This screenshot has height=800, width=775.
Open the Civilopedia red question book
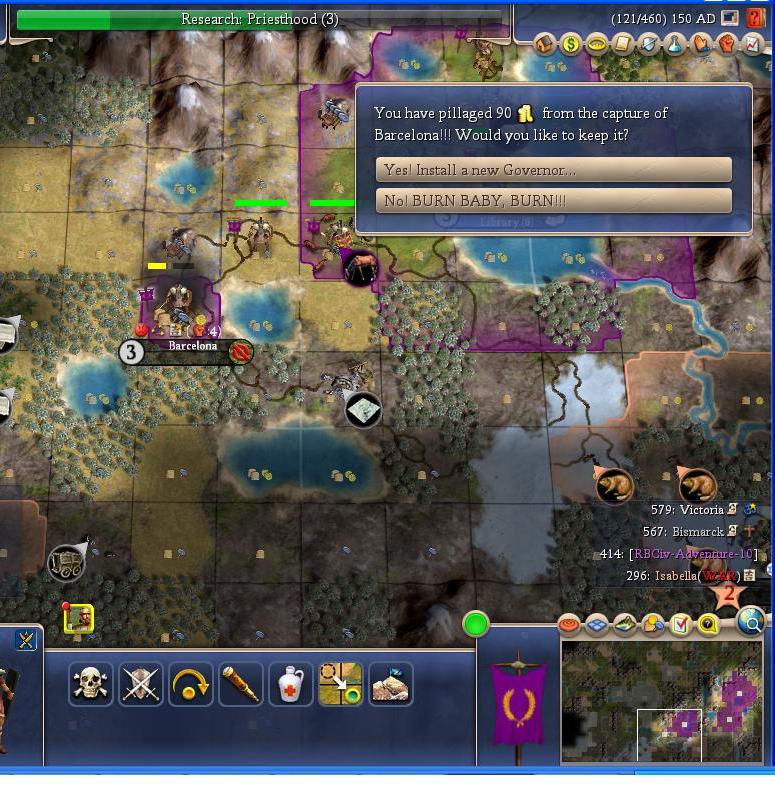coord(756,19)
